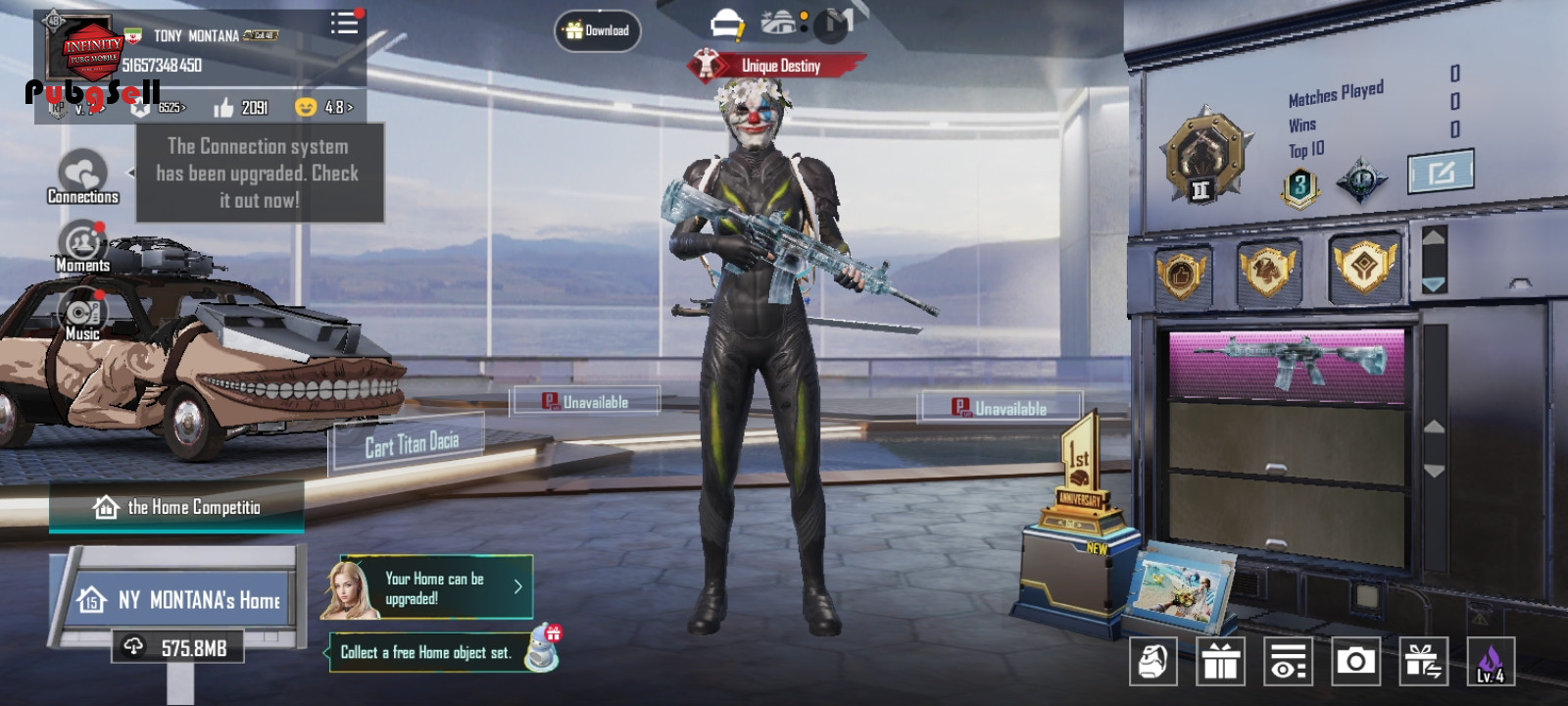Open the camera screenshot tool
The image size is (1568, 706).
1355,661
